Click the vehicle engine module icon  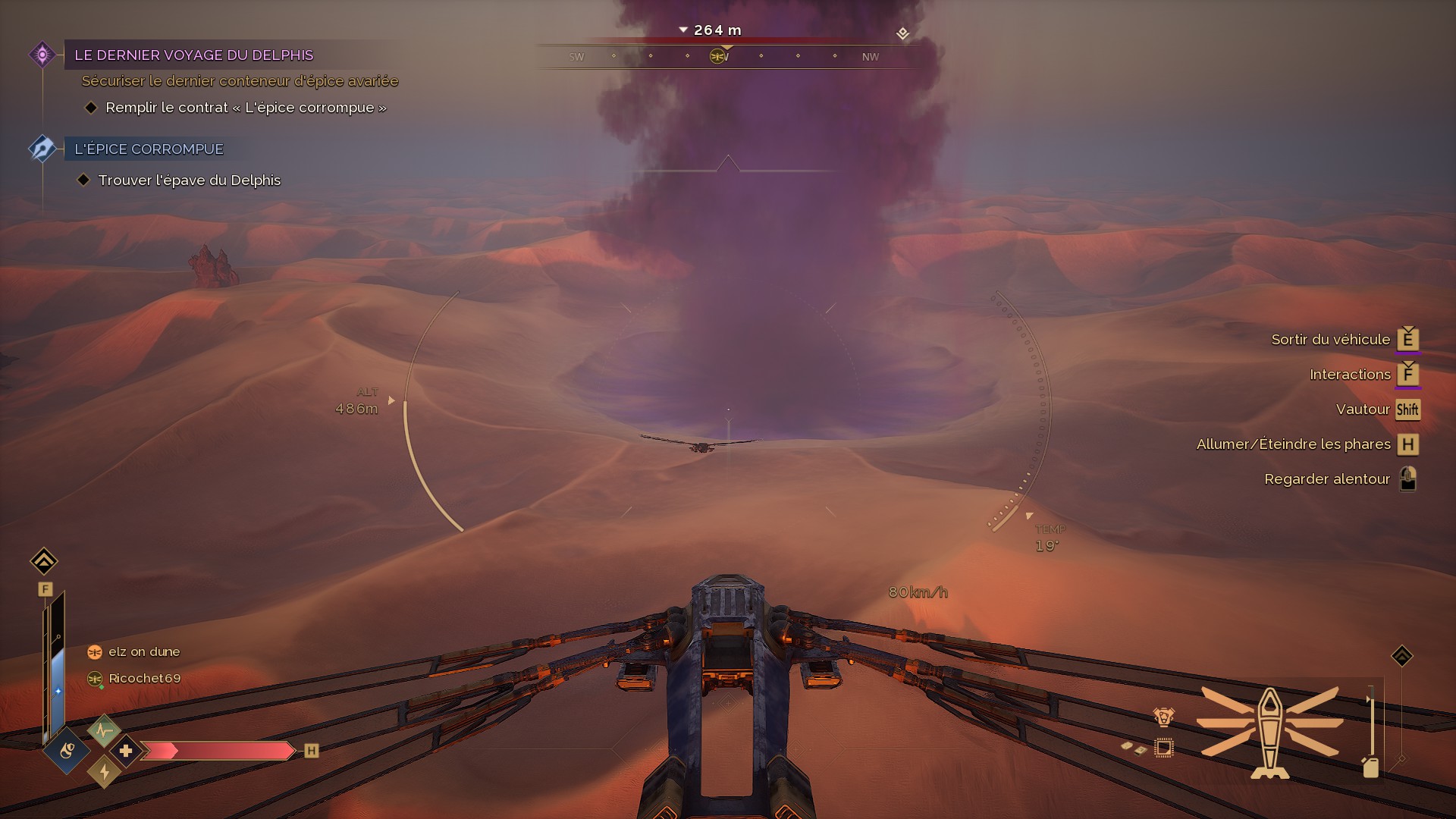pyautogui.click(x=1163, y=717)
